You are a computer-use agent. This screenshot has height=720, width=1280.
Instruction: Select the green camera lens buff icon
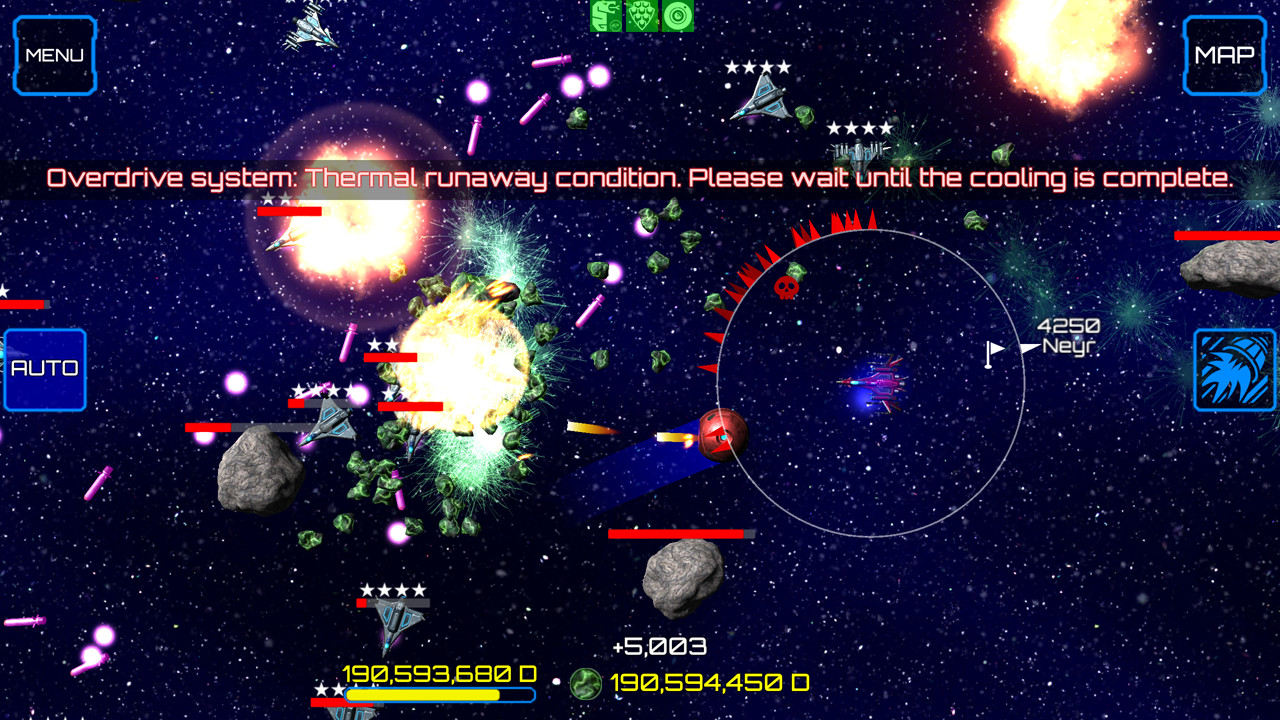(677, 17)
